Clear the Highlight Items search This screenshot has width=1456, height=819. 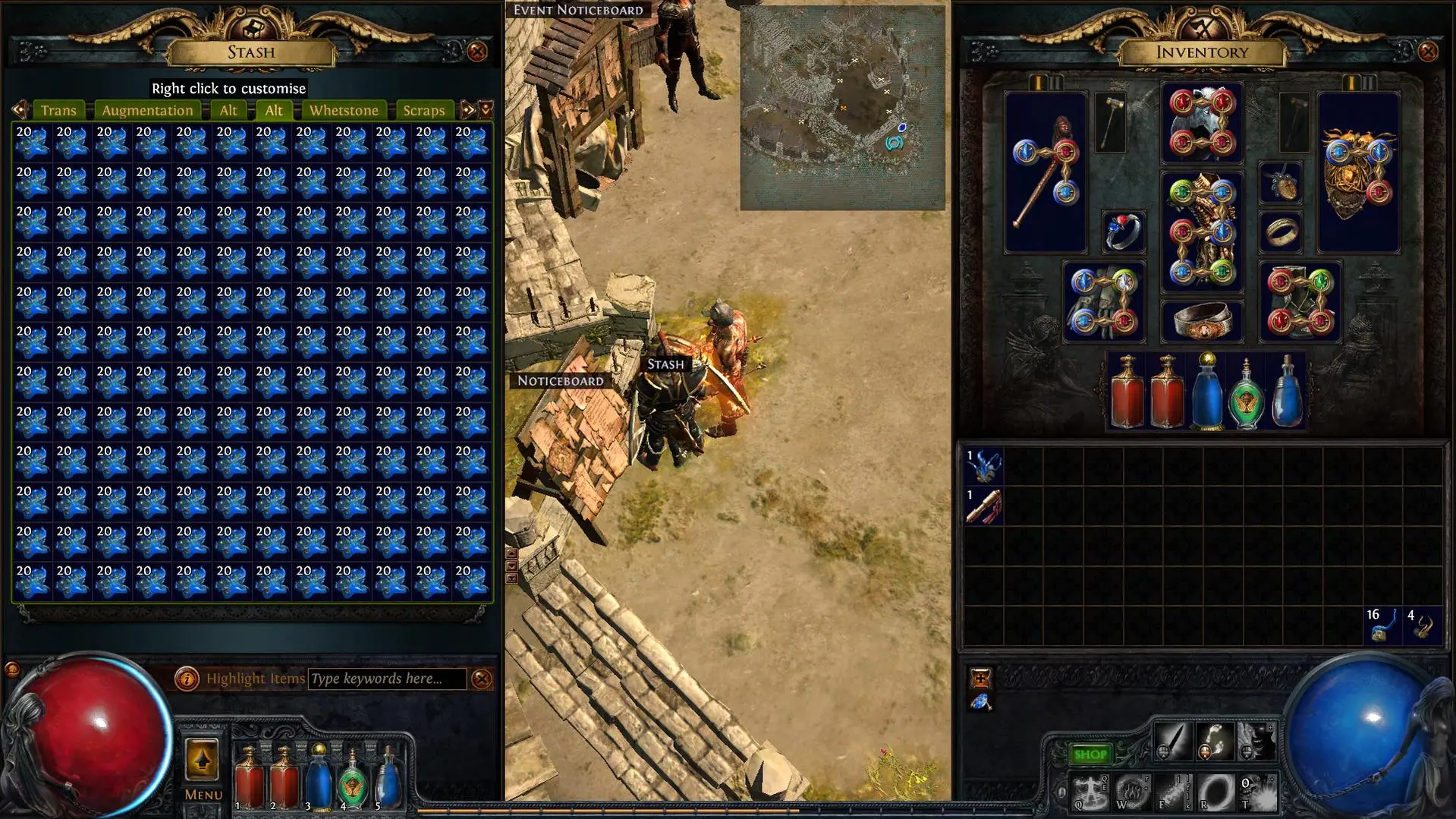point(482,679)
